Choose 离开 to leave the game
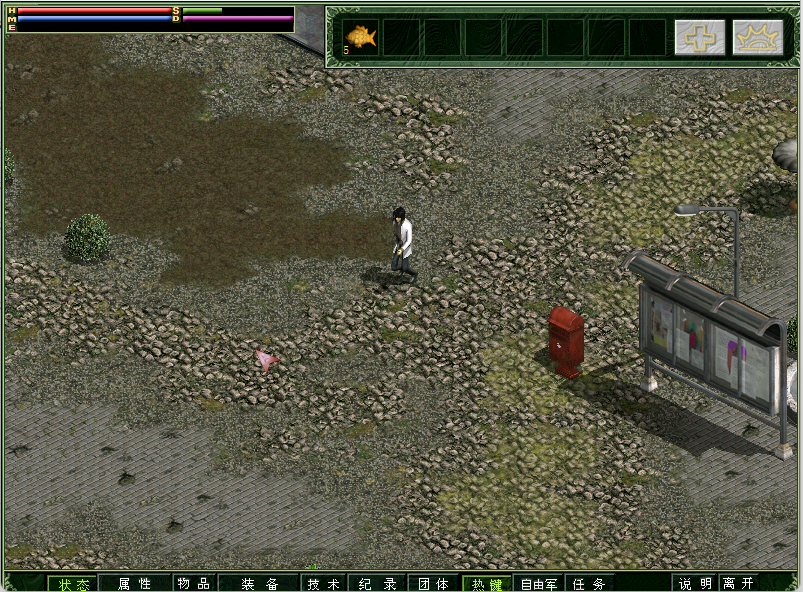 pos(739,584)
